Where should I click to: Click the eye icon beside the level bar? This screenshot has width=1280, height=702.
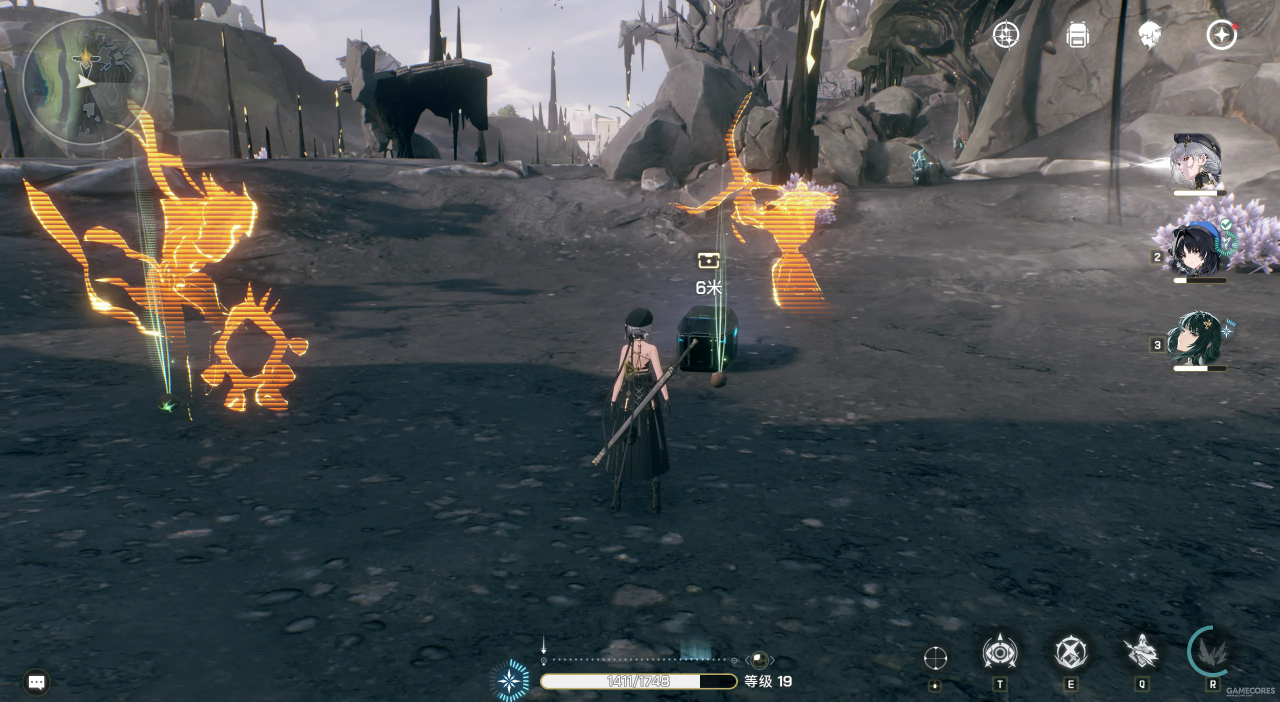click(x=760, y=661)
